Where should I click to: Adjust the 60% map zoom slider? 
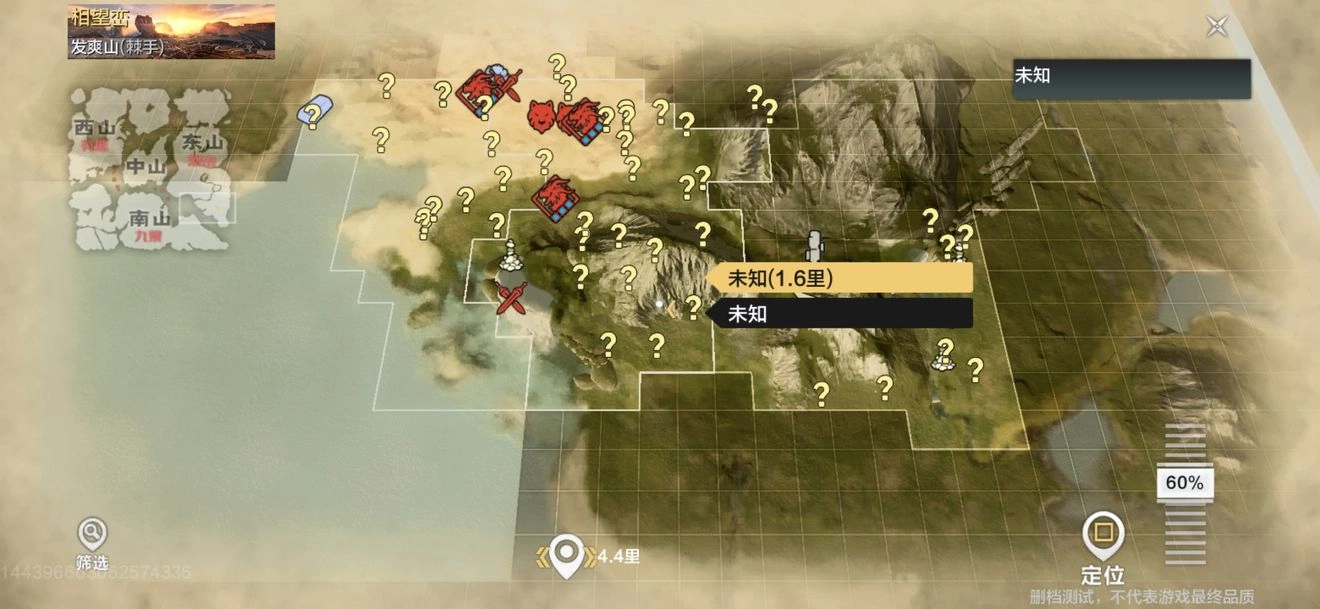coord(1185,483)
